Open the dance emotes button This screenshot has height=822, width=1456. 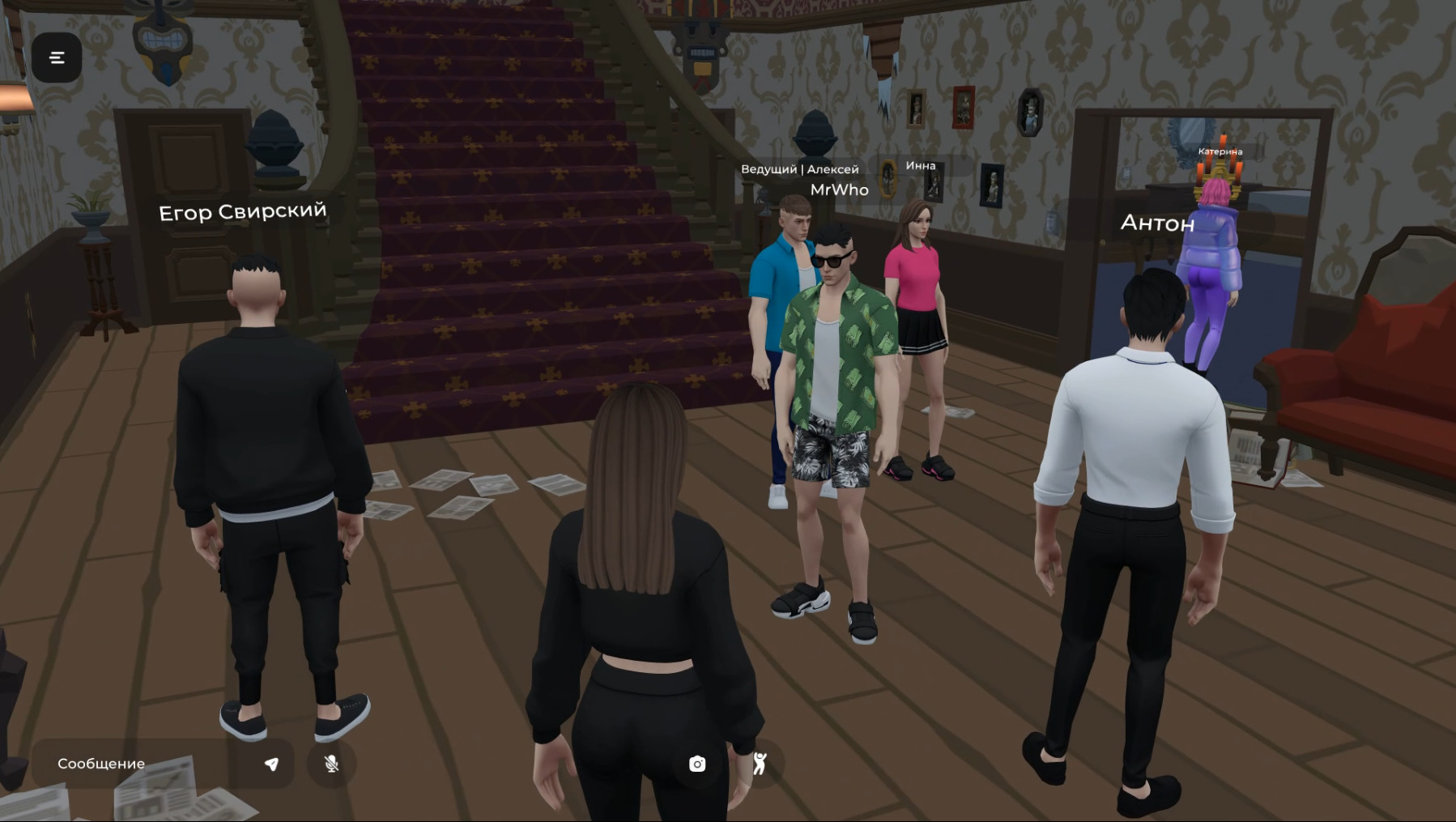(x=760, y=764)
